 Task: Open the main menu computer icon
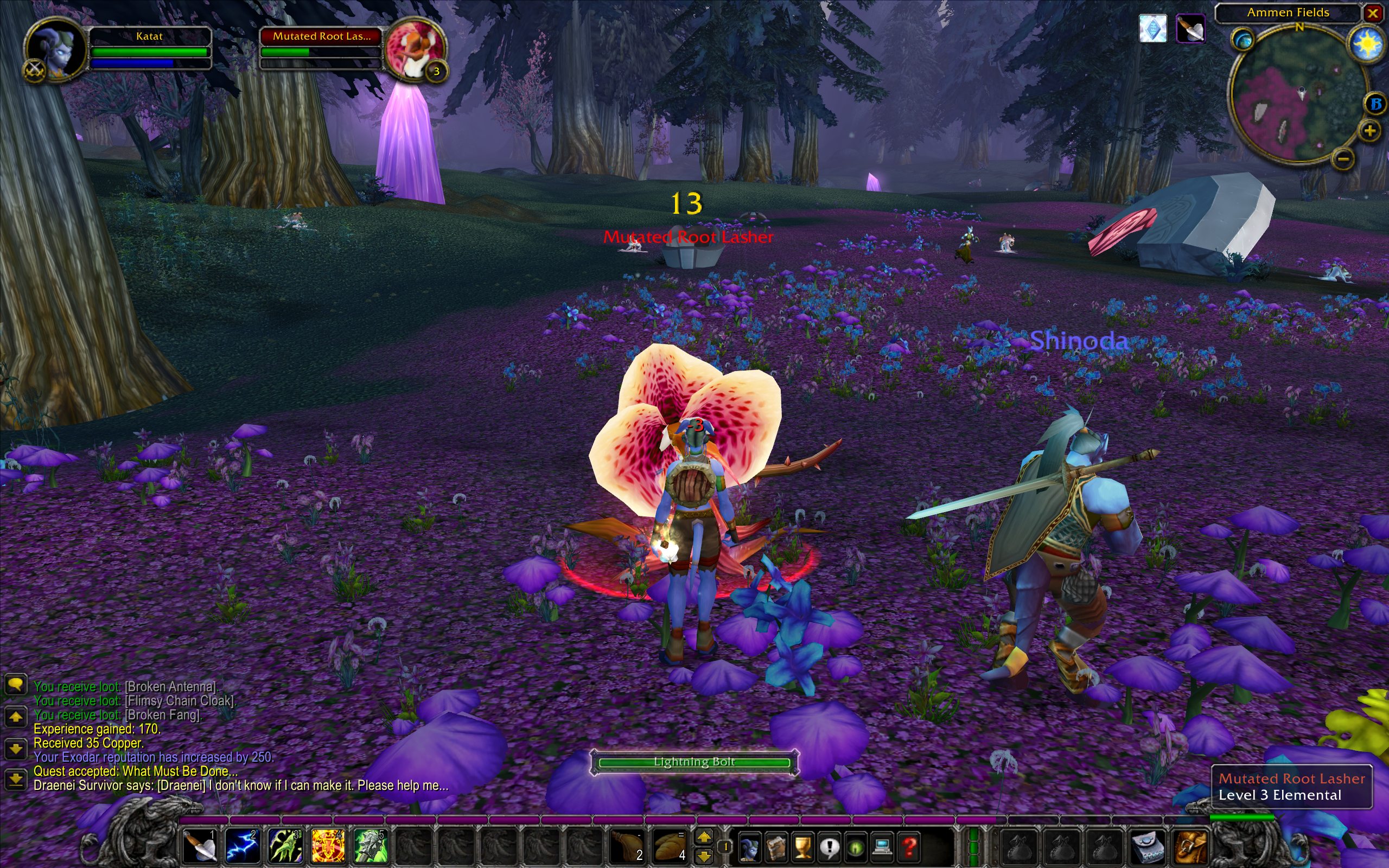(882, 846)
